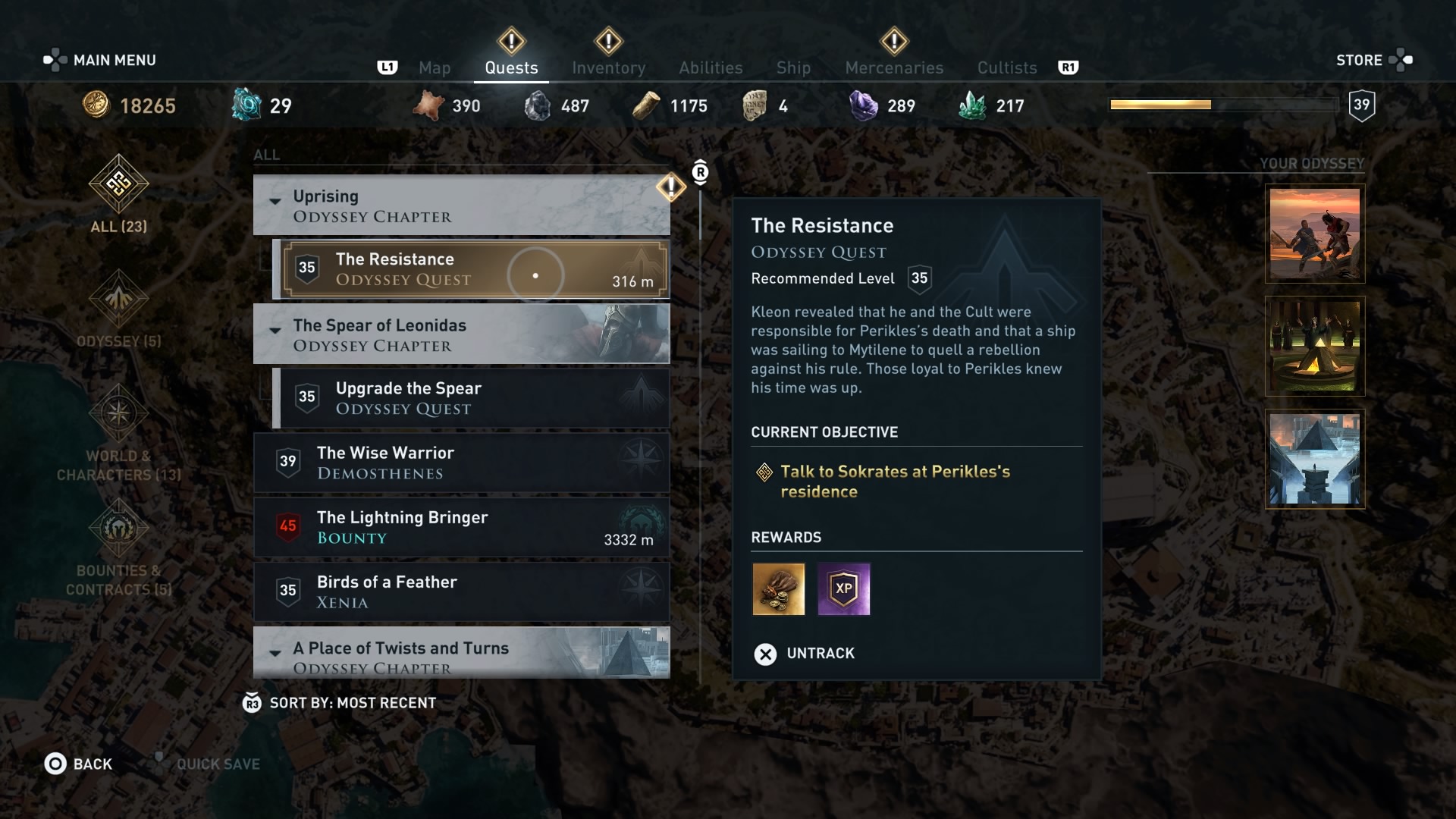The width and height of the screenshot is (1456, 819).
Task: Click the leather resource icon
Action: (x=429, y=105)
